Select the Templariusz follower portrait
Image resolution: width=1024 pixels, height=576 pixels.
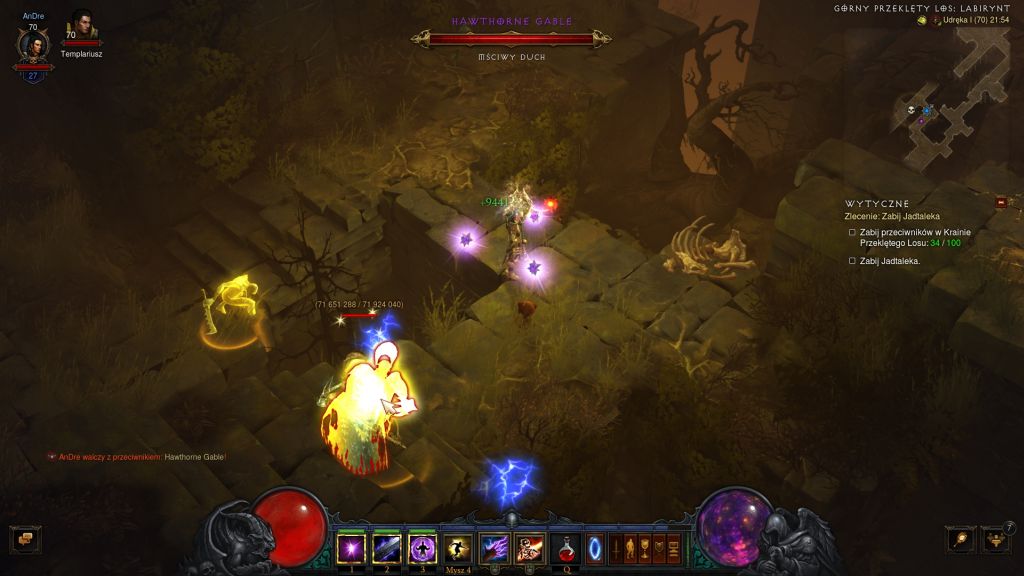81,28
